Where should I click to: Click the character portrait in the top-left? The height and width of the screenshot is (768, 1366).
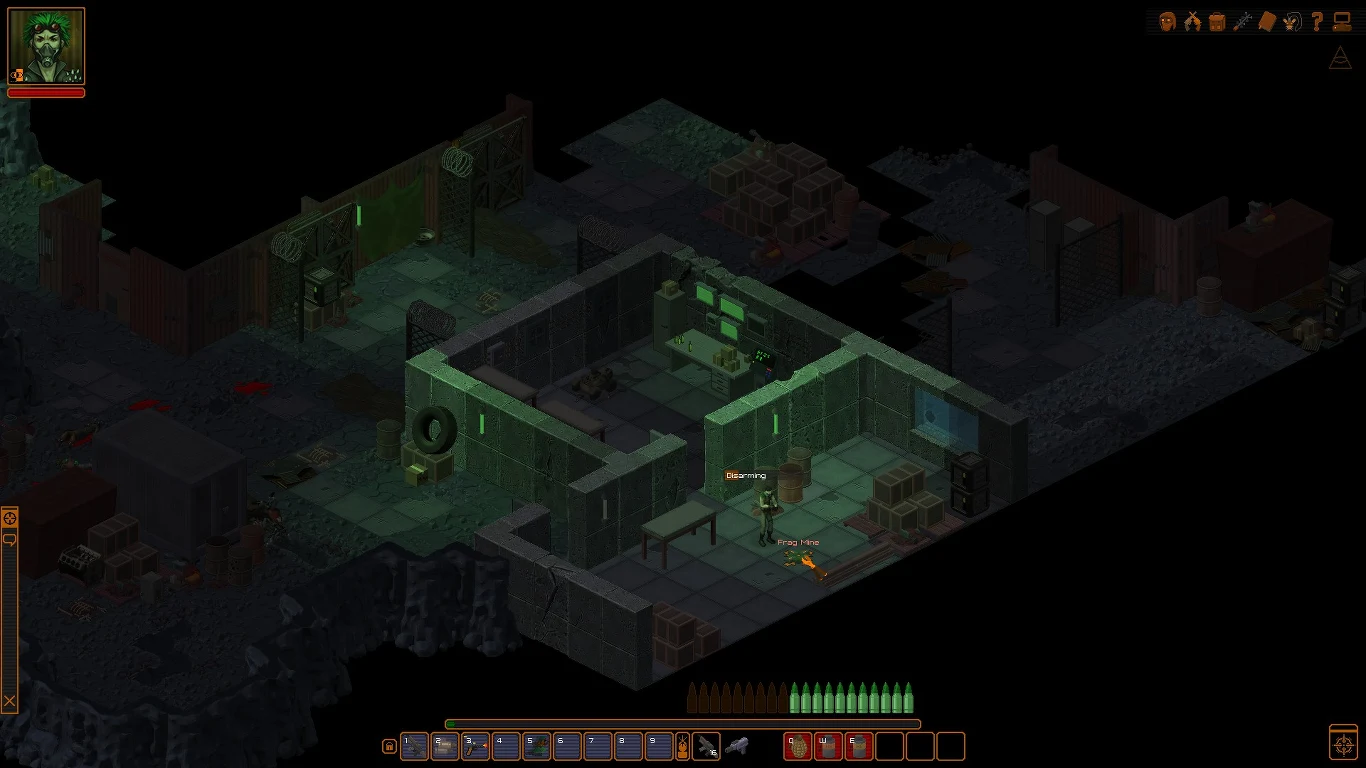pyautogui.click(x=45, y=45)
